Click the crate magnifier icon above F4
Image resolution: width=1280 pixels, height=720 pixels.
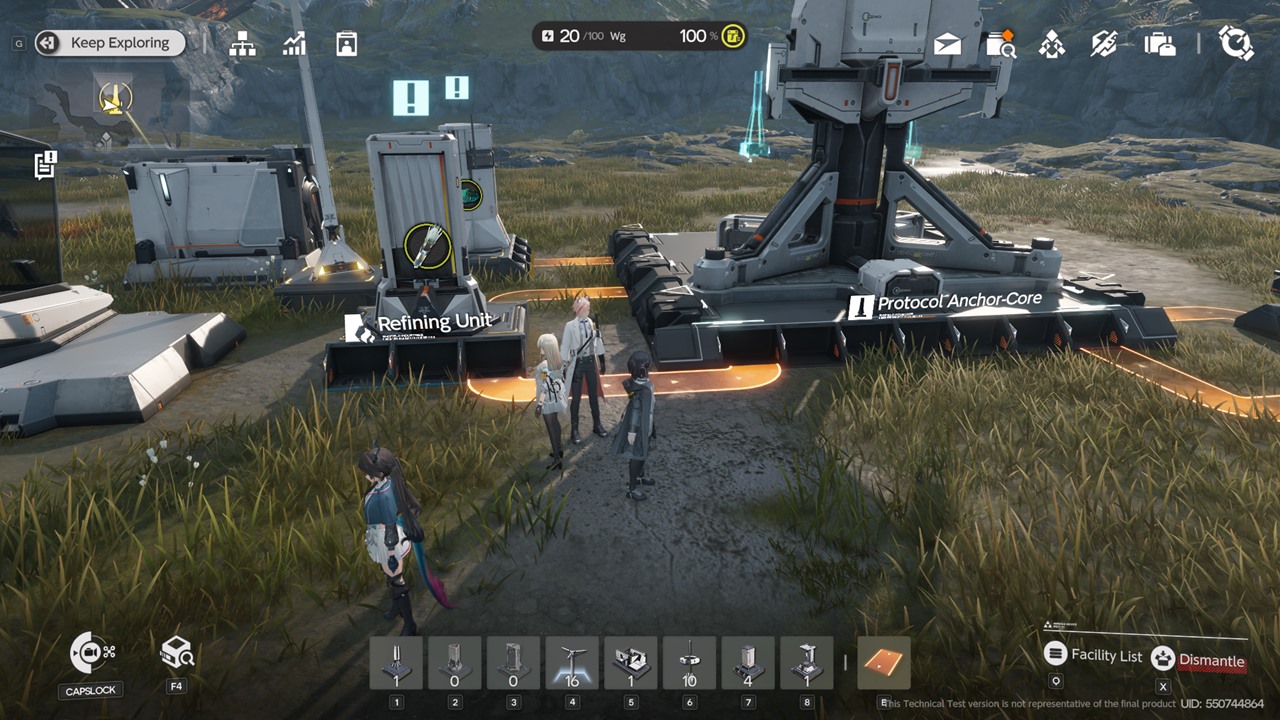[176, 653]
